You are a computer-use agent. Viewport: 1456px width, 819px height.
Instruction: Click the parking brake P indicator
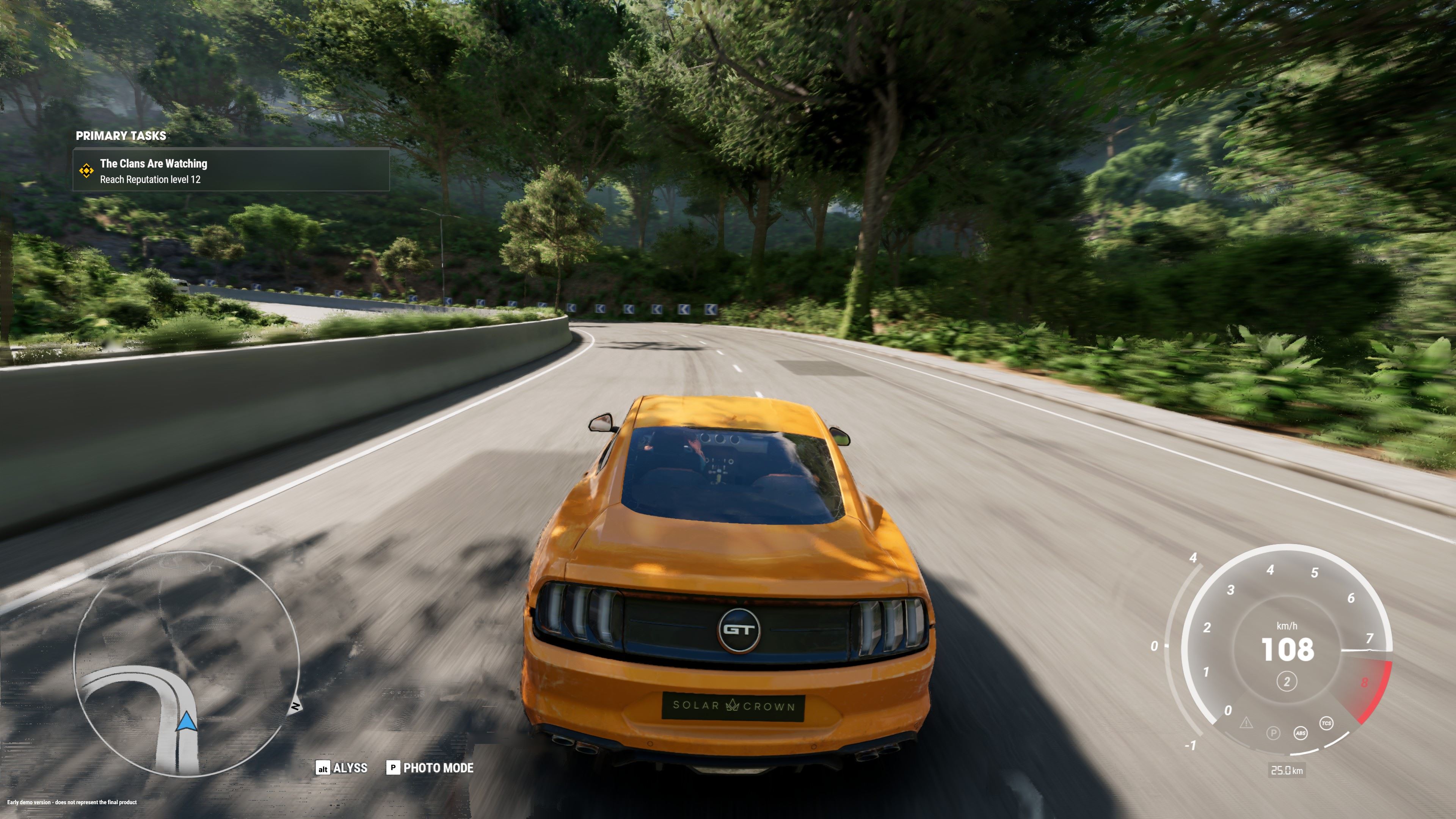pyautogui.click(x=1273, y=734)
